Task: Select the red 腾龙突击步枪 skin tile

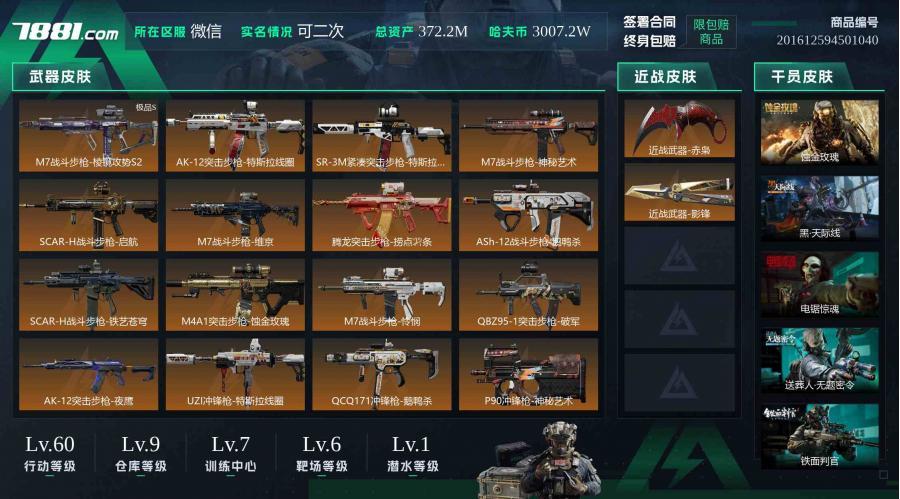Action: 381,214
